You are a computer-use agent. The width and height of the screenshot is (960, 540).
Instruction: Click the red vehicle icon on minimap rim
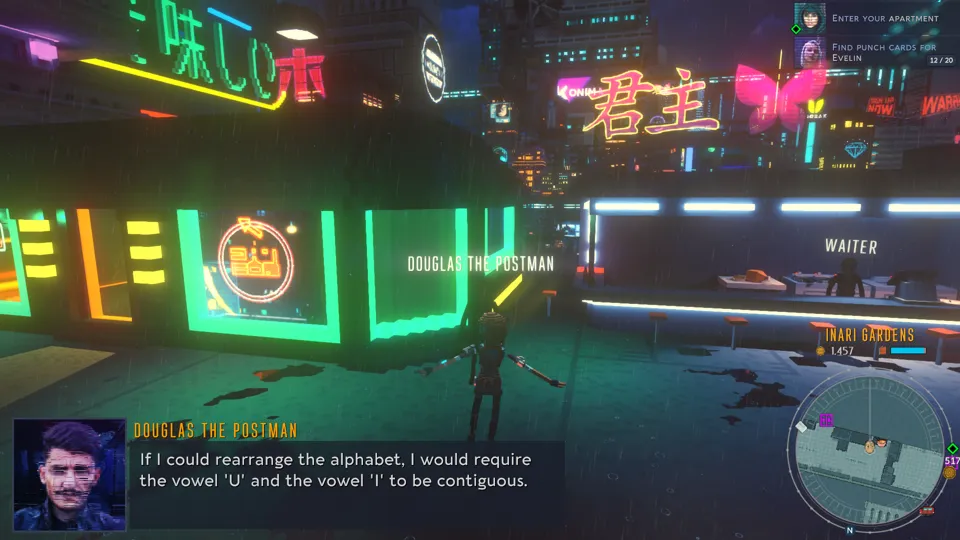927,511
